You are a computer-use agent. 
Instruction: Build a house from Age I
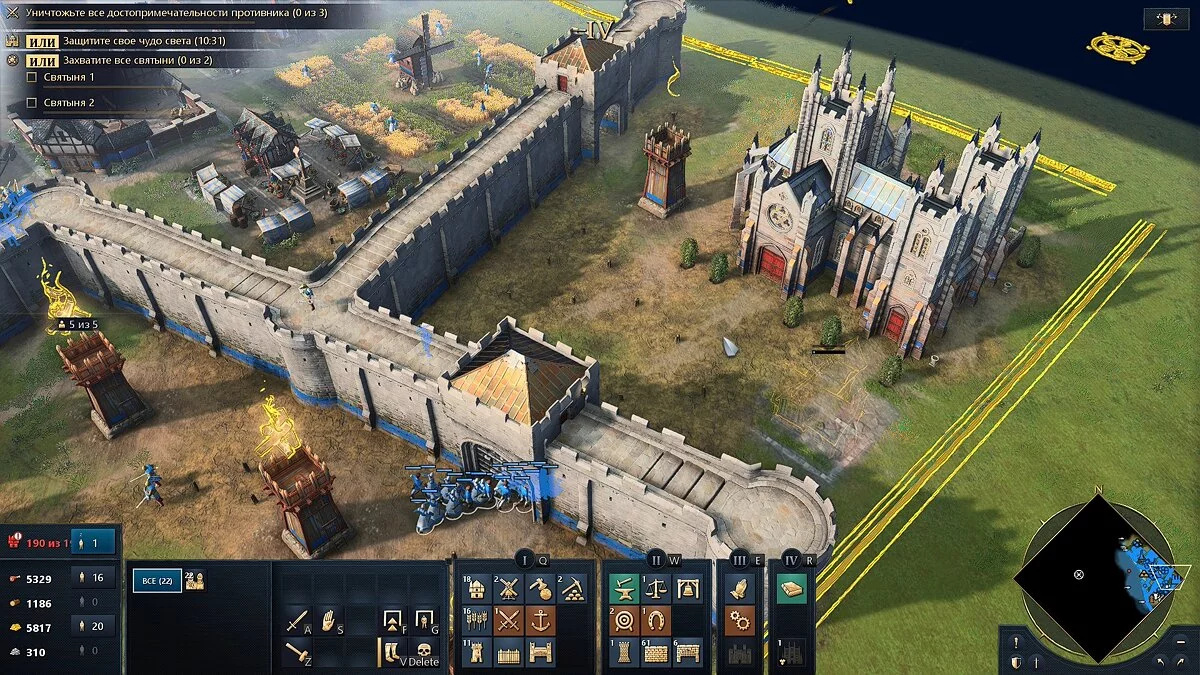tap(478, 588)
